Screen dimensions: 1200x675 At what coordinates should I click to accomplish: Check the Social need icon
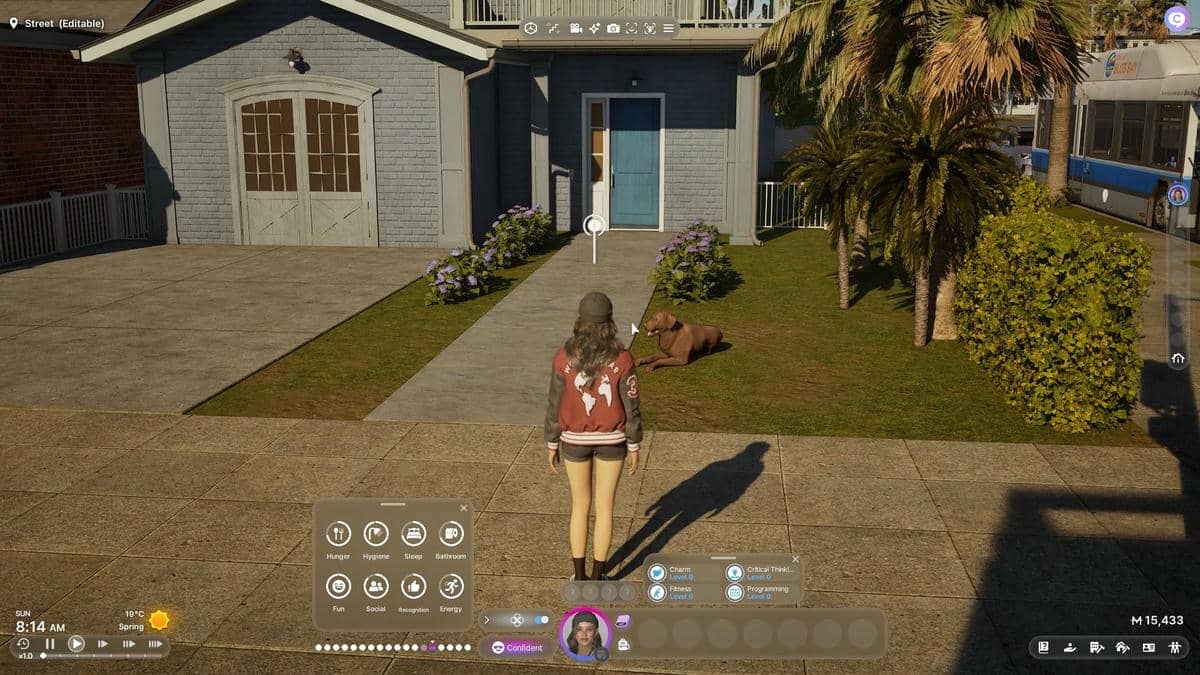click(376, 586)
